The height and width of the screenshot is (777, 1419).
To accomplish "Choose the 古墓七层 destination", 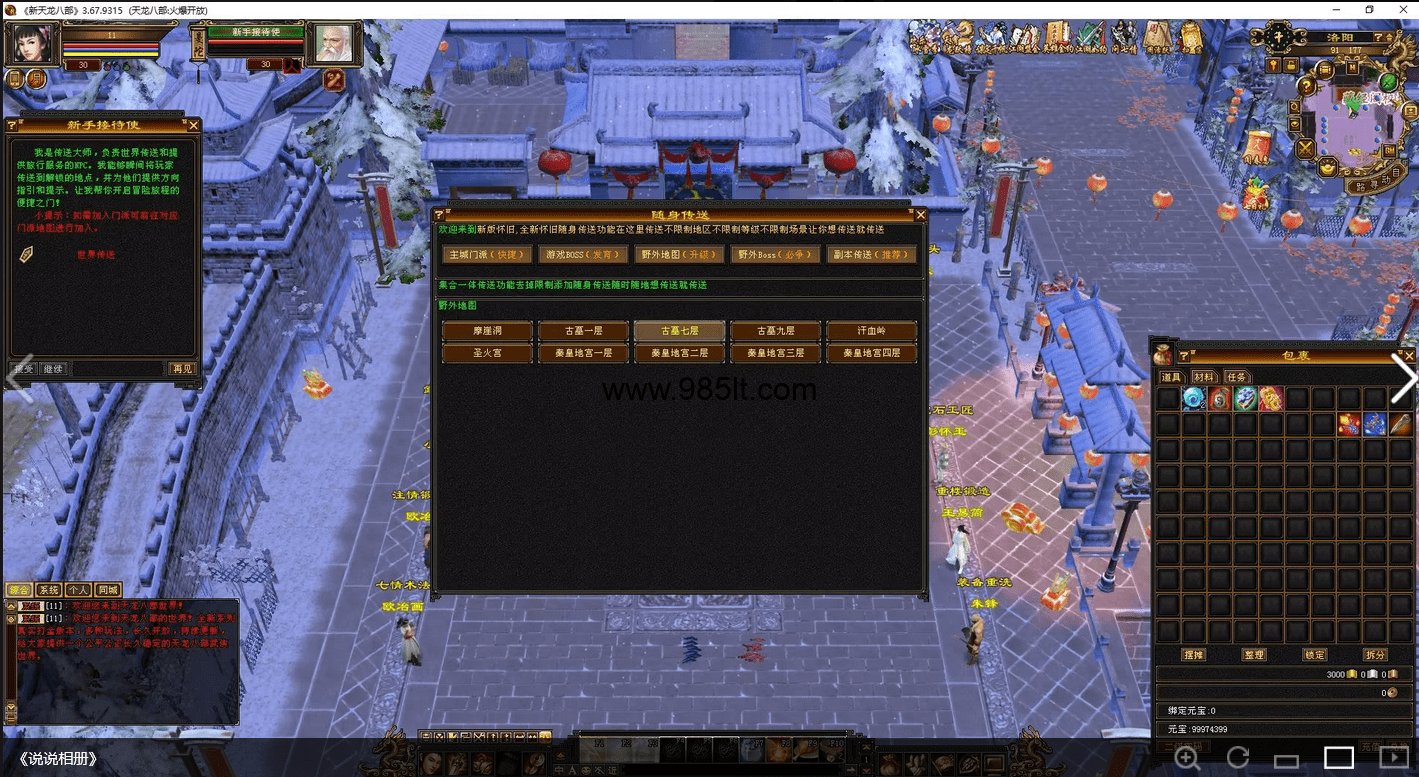I will click(679, 331).
